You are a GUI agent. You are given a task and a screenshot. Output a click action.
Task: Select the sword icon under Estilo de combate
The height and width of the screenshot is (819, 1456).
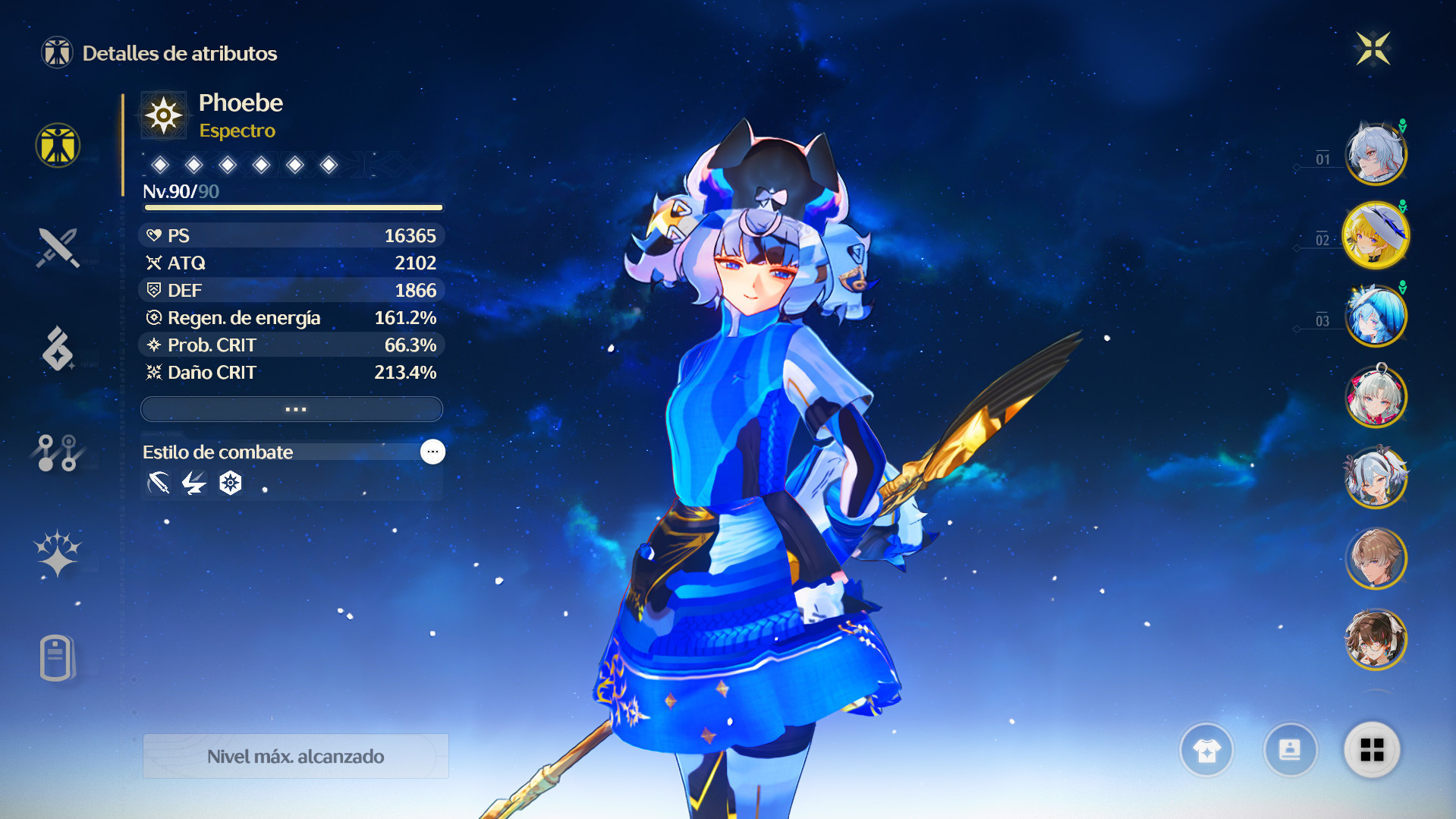[158, 482]
